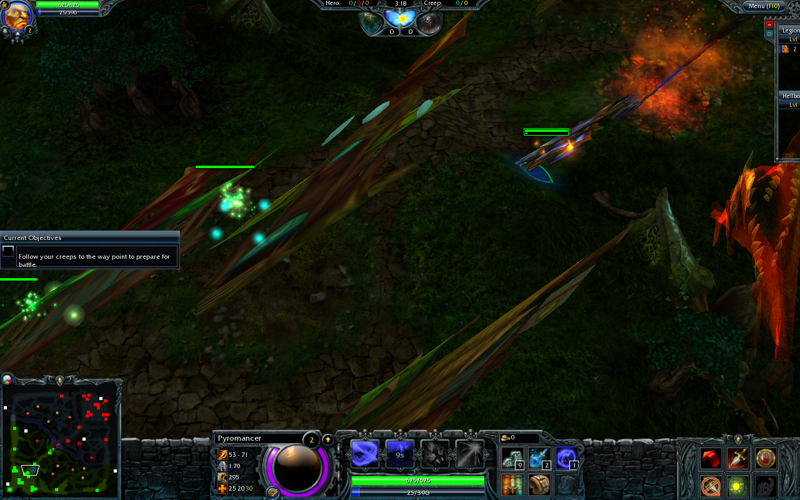This screenshot has width=800, height=500.
Task: Use the inventory item with 9 charges
Action: pos(512,459)
